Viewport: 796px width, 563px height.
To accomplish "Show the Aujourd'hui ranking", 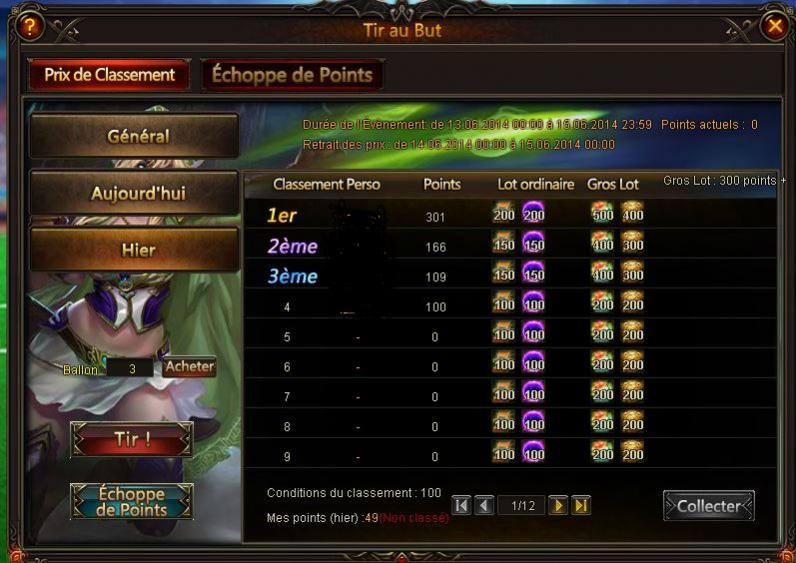I will tap(135, 193).
